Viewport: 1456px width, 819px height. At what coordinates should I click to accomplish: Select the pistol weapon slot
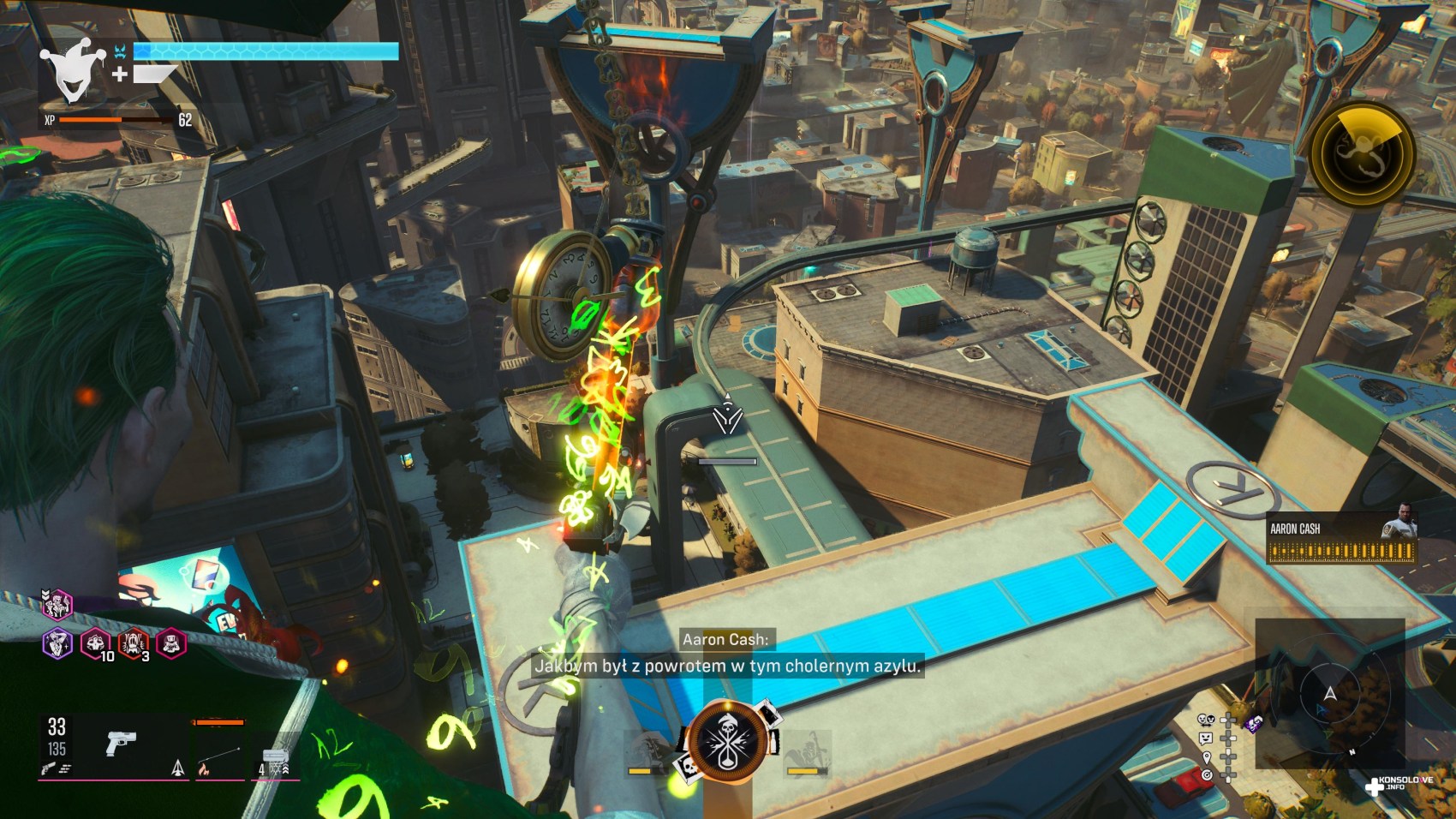tap(121, 743)
